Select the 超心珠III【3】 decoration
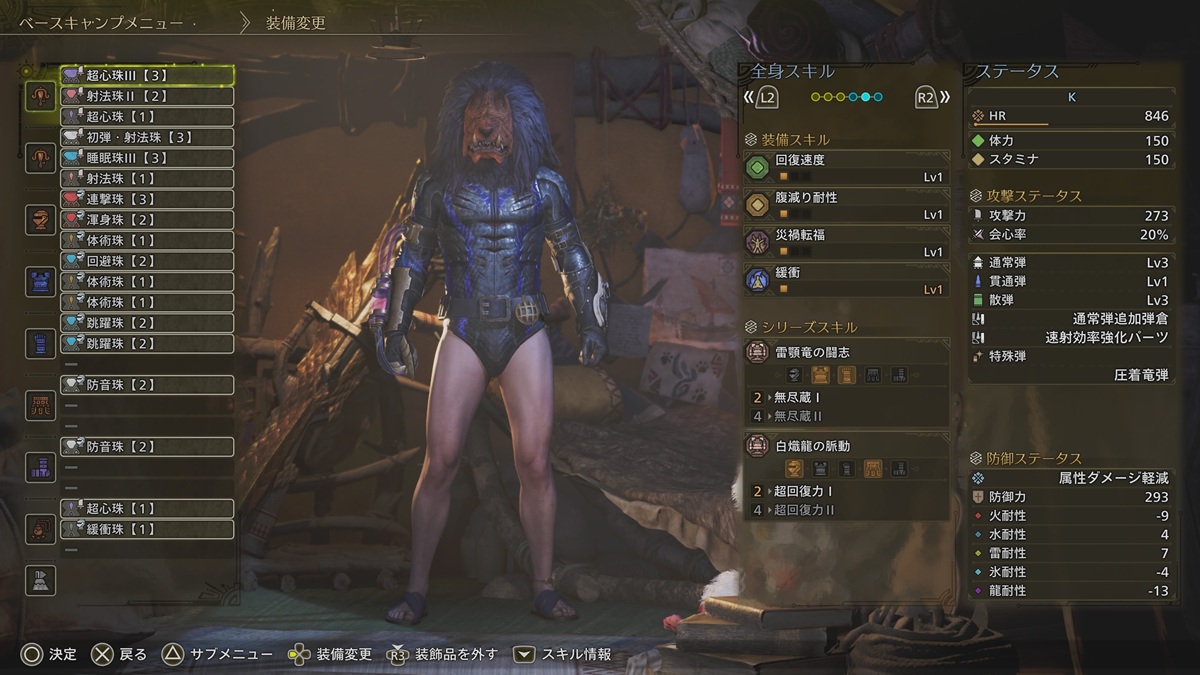1200x675 pixels. coord(147,75)
